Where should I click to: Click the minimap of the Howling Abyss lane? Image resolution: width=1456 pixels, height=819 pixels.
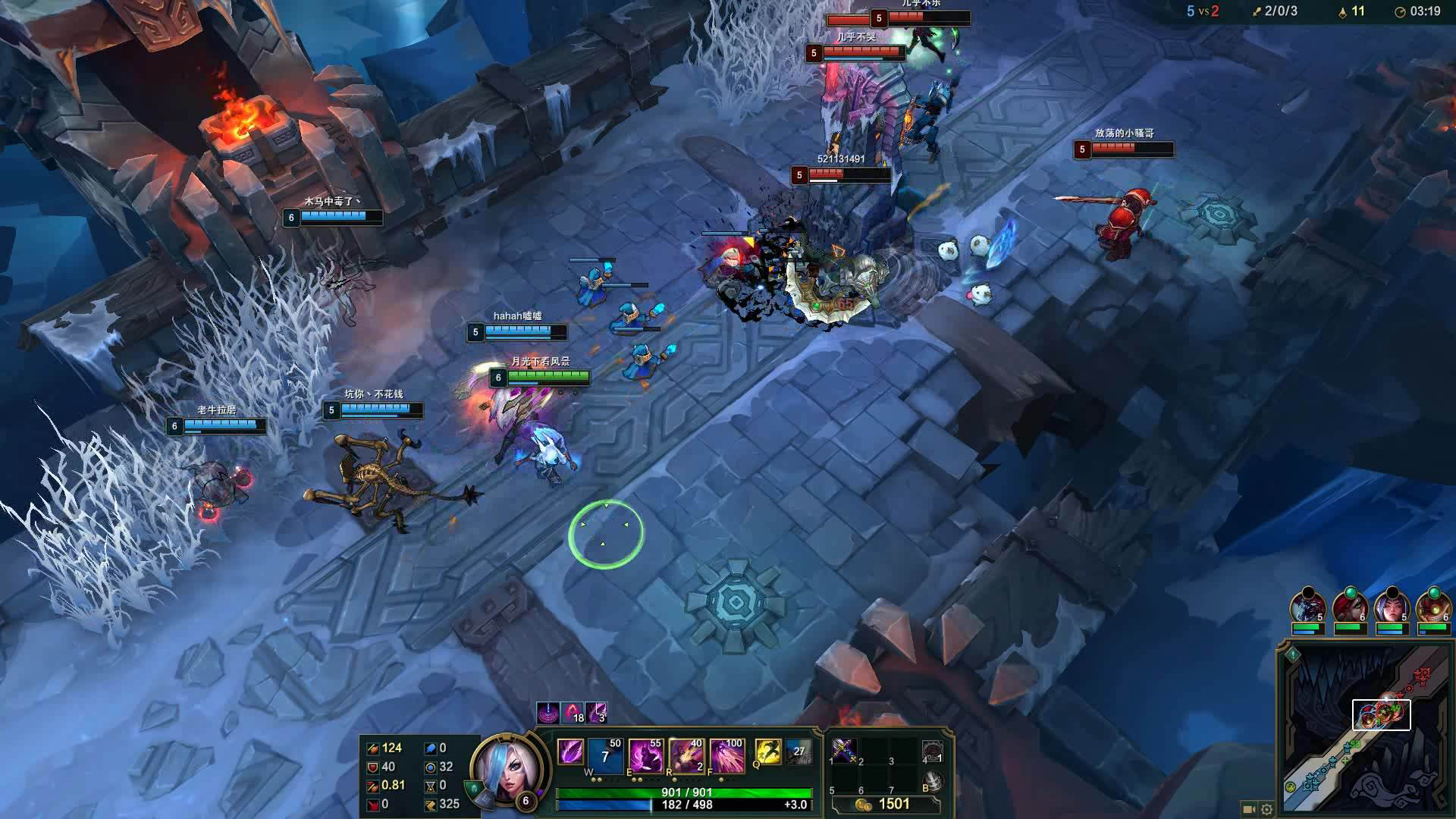[x=1365, y=728]
